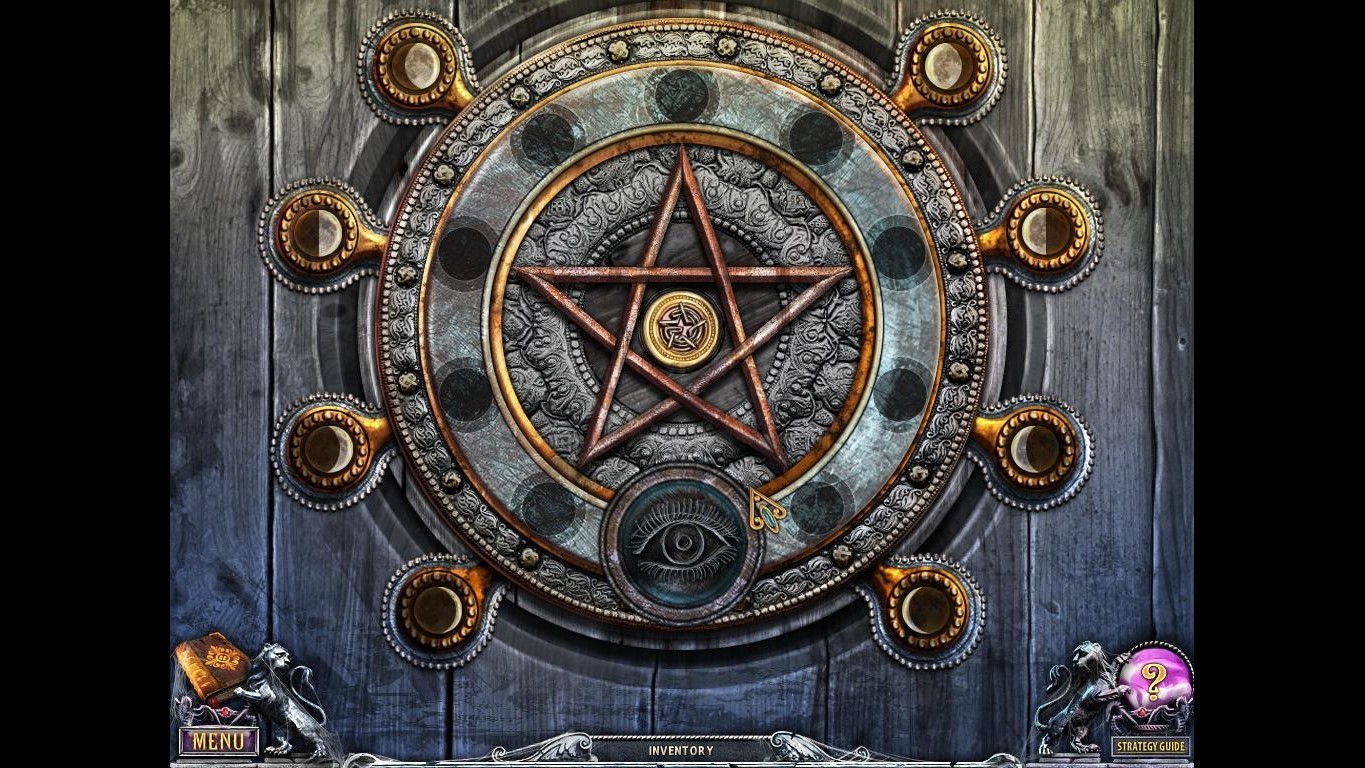Click the gargoyle statue beside the journal
The height and width of the screenshot is (768, 1365).
282,690
